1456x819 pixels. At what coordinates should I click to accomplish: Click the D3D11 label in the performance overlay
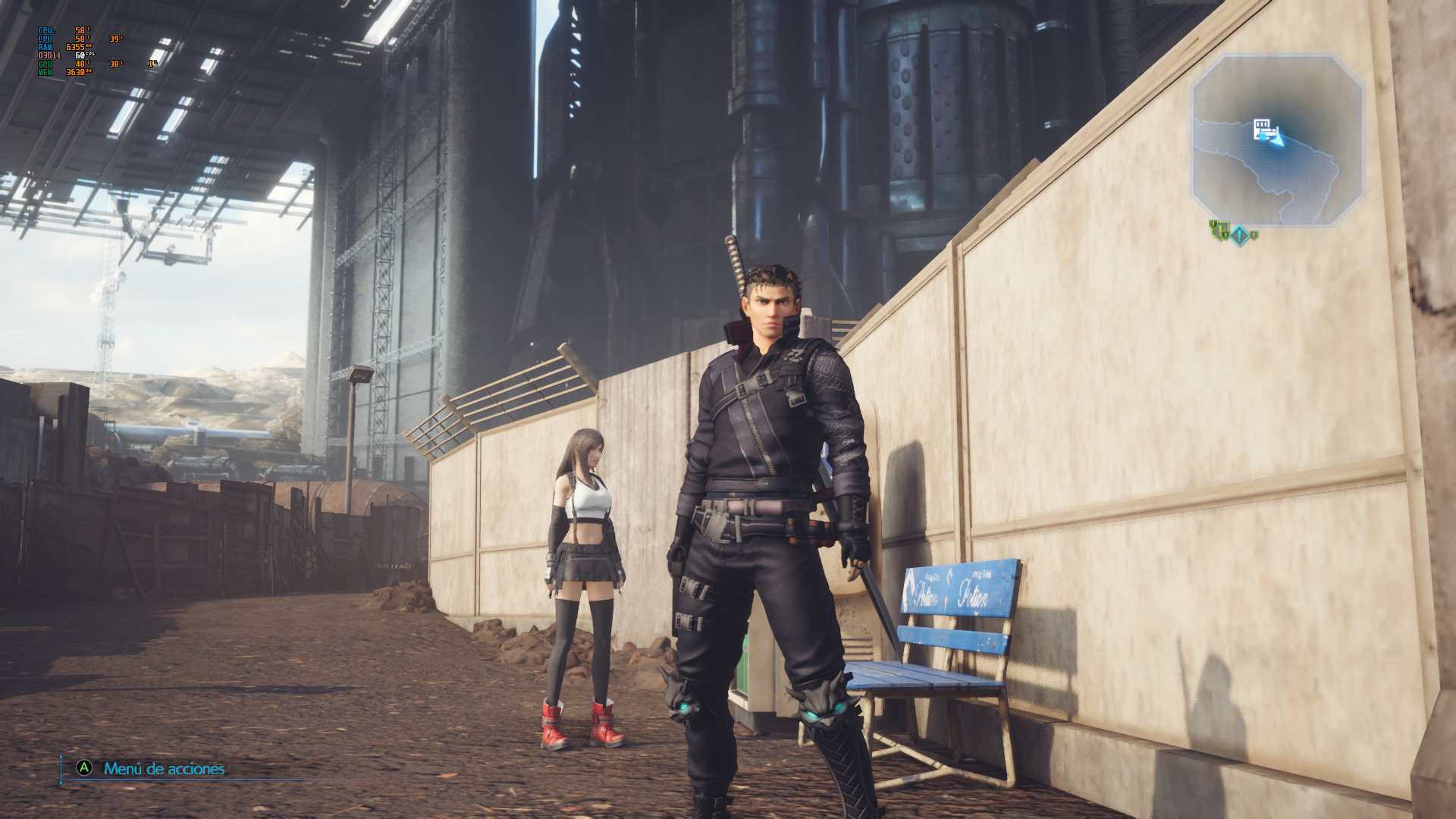[50, 55]
